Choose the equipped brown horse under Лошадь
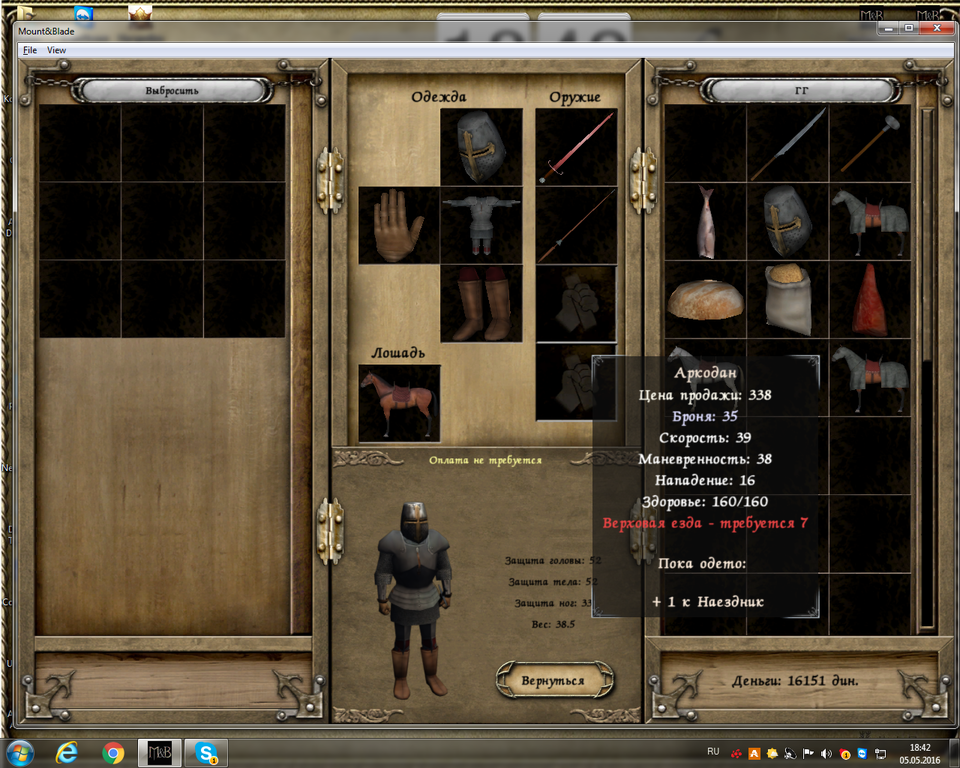The image size is (960, 768). click(x=399, y=402)
